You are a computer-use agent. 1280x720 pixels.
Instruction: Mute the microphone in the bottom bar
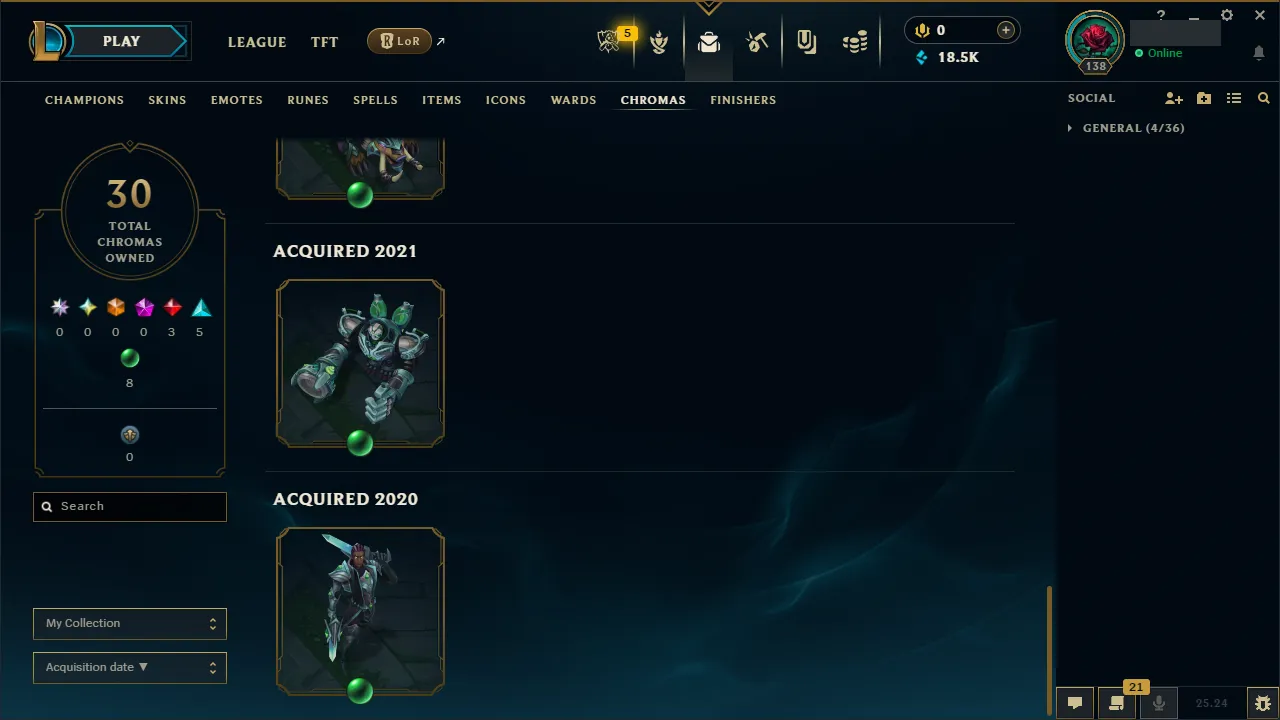coord(1158,702)
